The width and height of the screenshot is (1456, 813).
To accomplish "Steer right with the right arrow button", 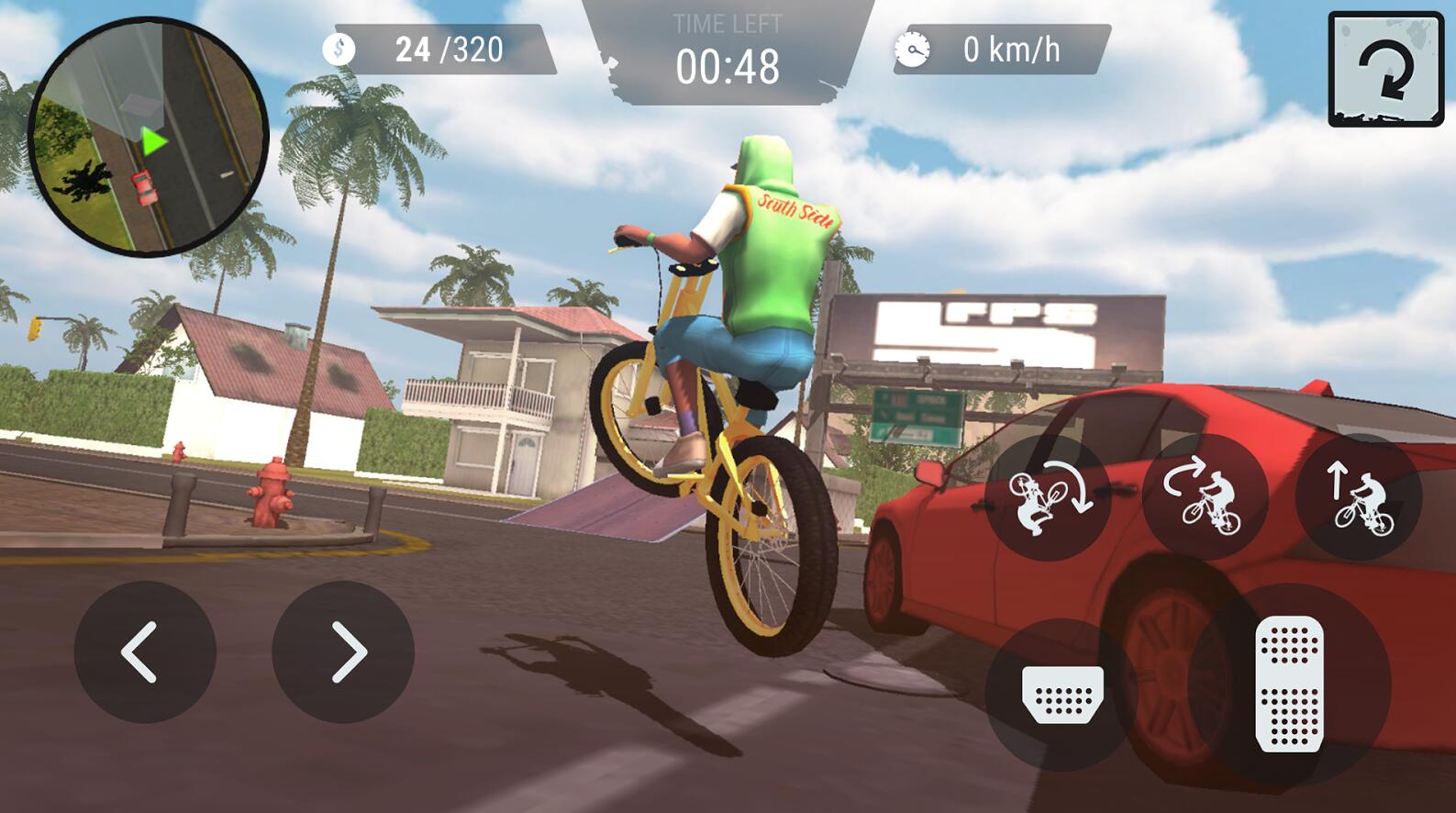I will 343,652.
